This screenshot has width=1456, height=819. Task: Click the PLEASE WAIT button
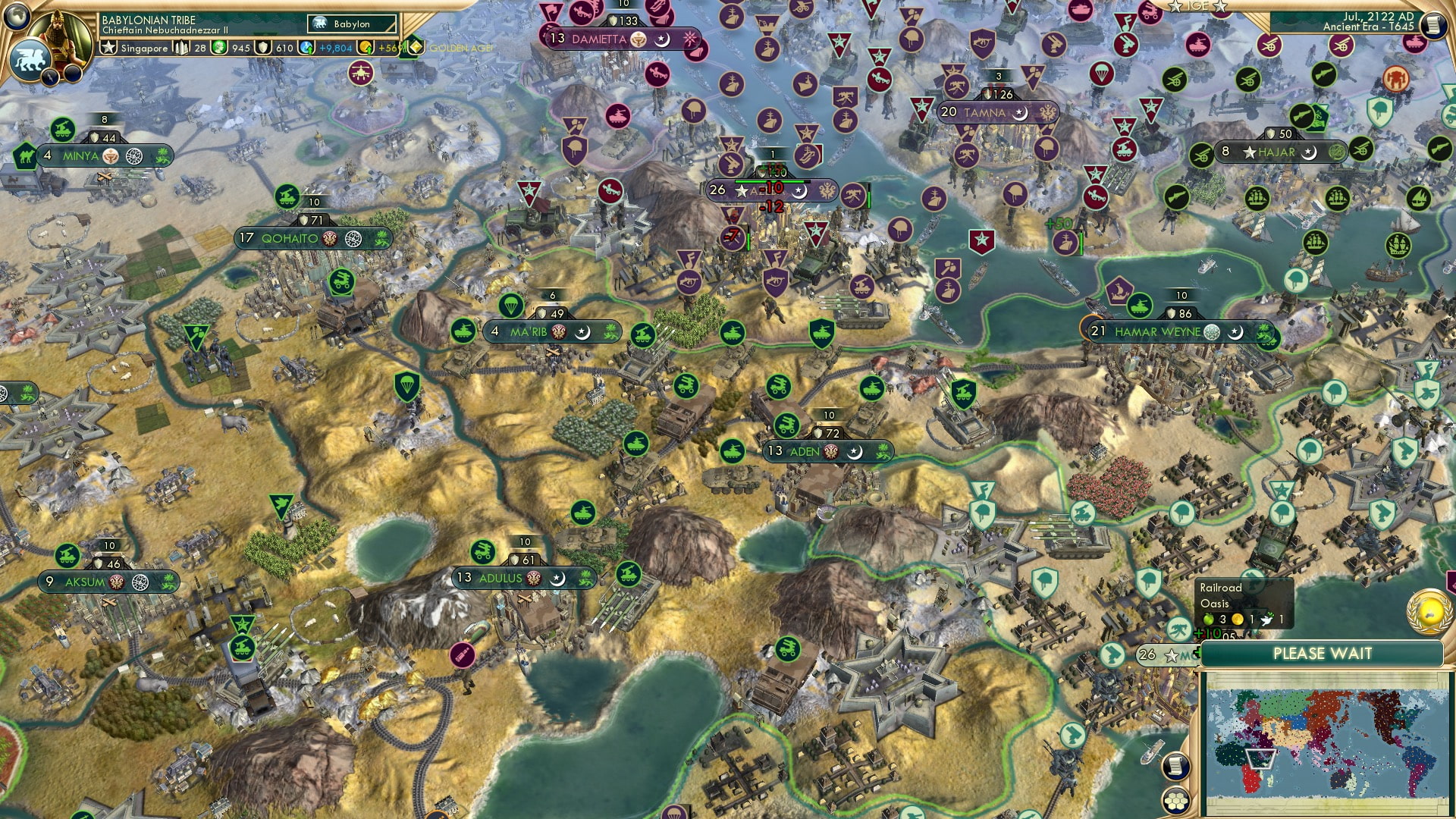[1324, 653]
